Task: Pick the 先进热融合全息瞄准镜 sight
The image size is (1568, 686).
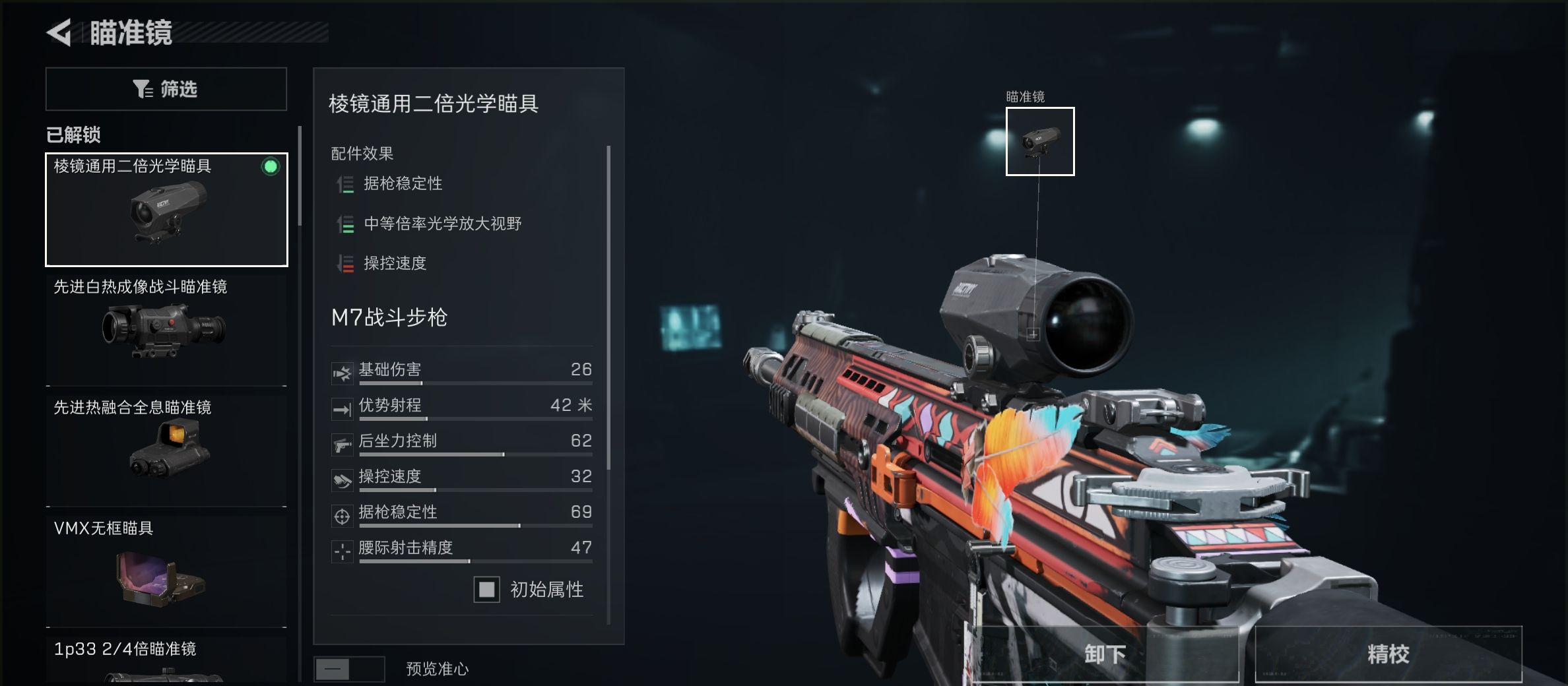Action: point(166,448)
